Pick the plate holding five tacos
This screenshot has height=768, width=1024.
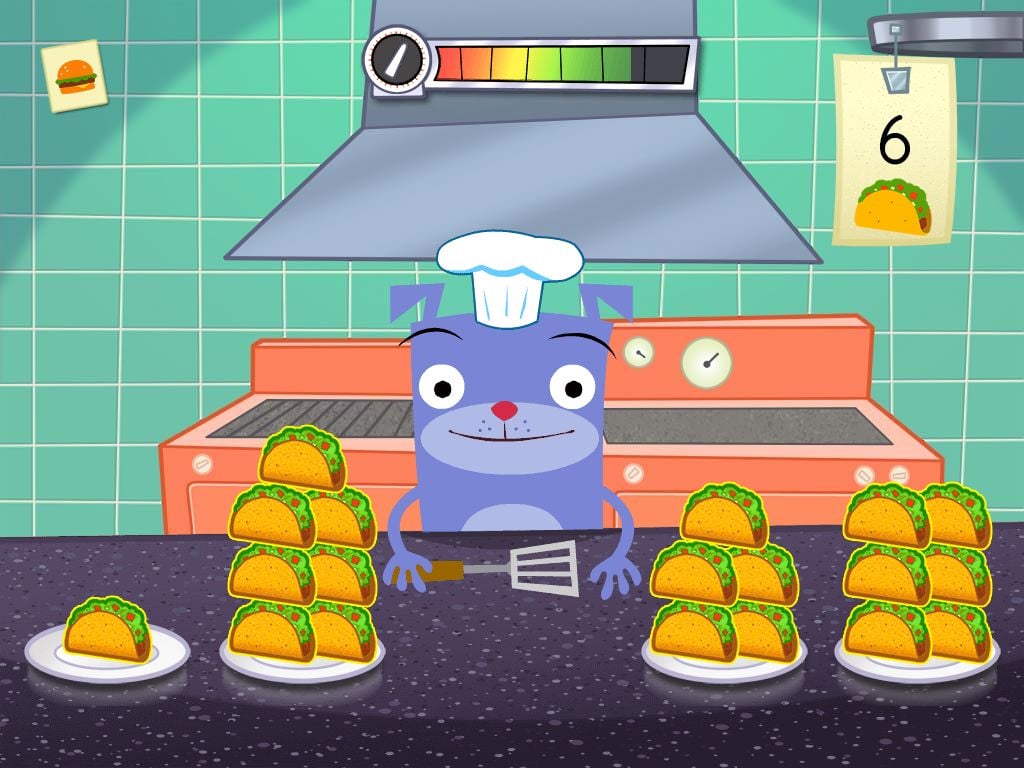[723, 590]
